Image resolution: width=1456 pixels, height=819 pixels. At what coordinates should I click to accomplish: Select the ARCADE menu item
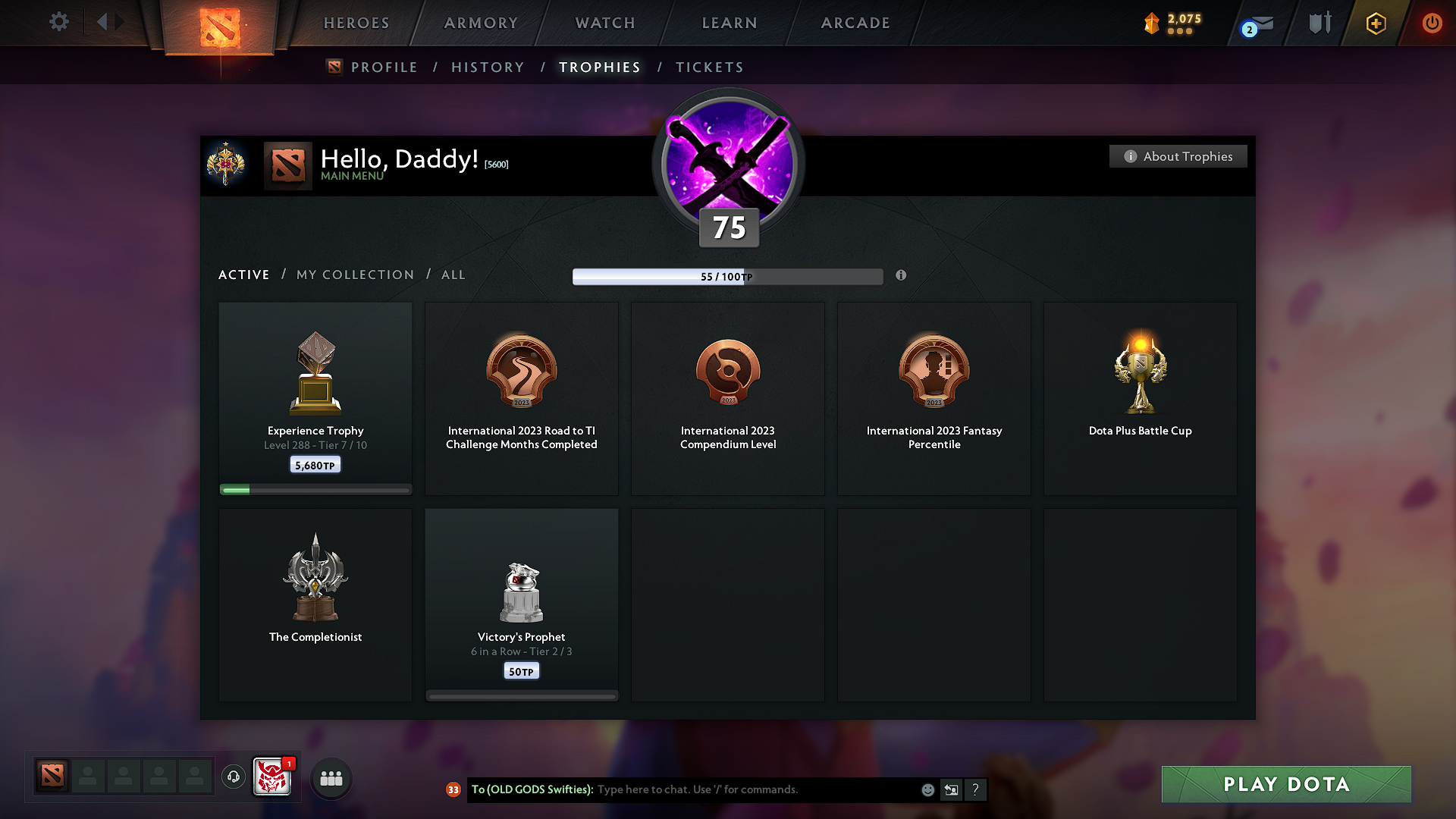tap(855, 23)
